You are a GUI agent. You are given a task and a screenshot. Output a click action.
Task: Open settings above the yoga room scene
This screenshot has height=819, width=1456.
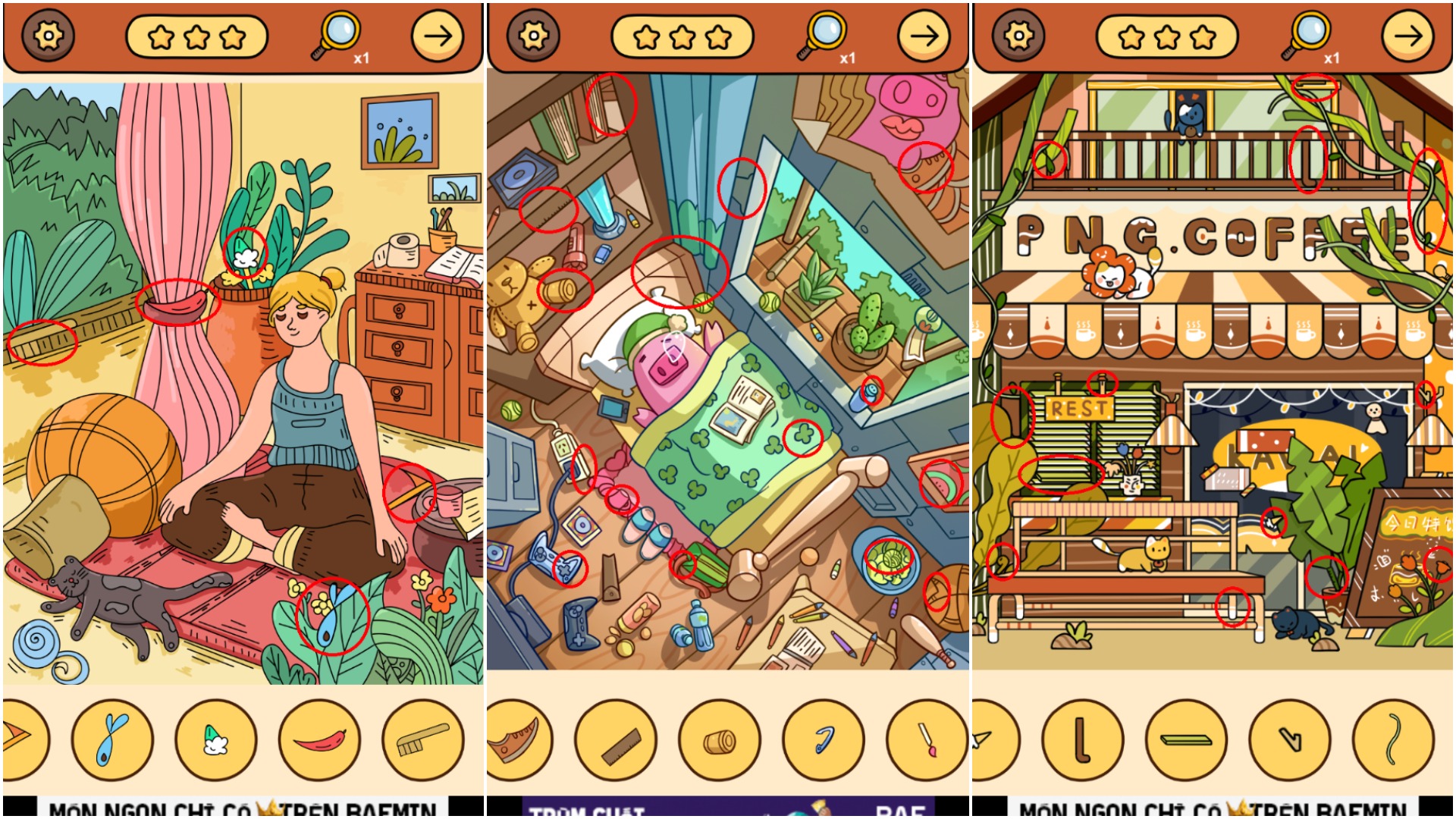48,36
